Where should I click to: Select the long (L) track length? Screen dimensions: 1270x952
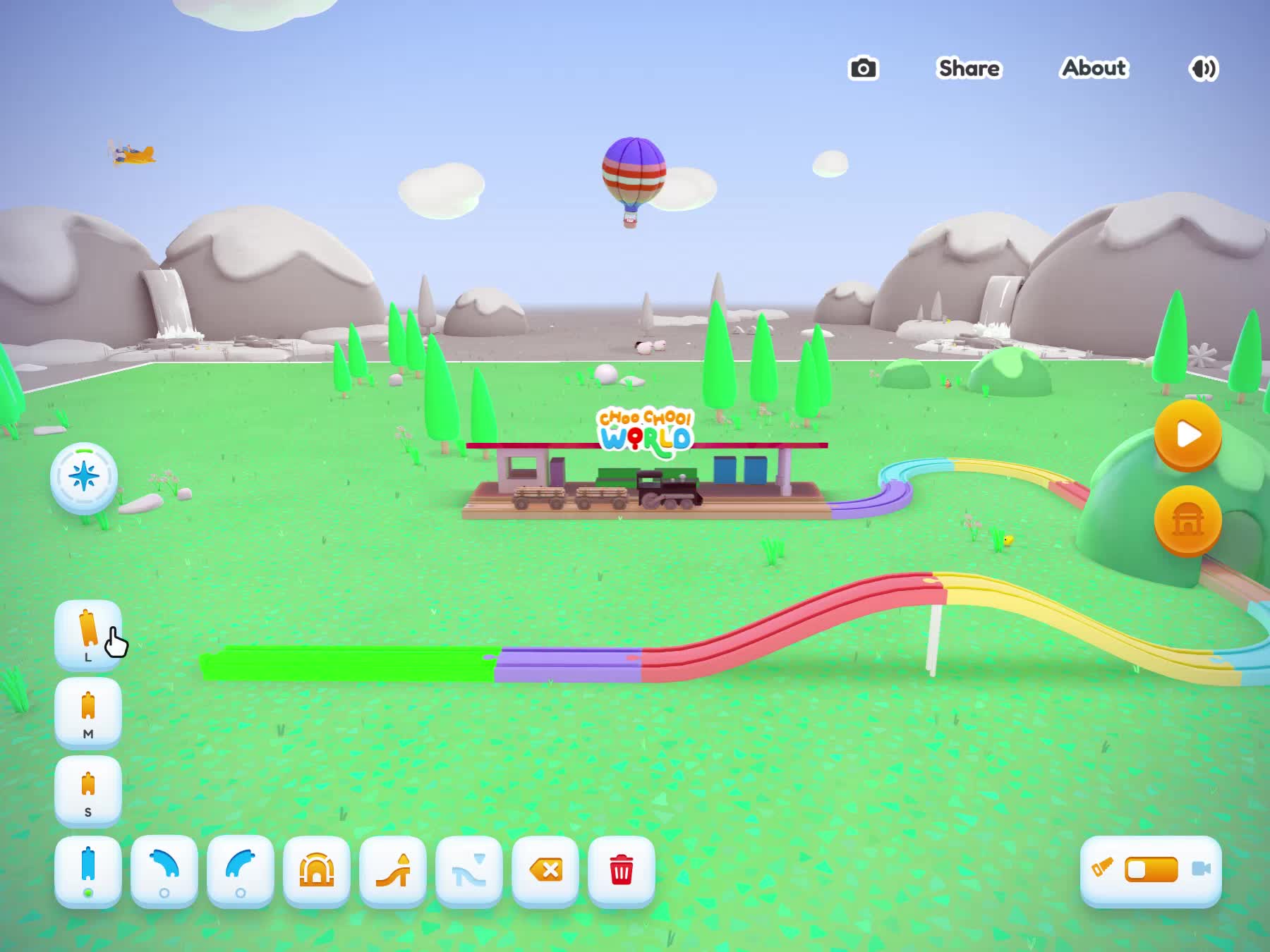tap(88, 633)
